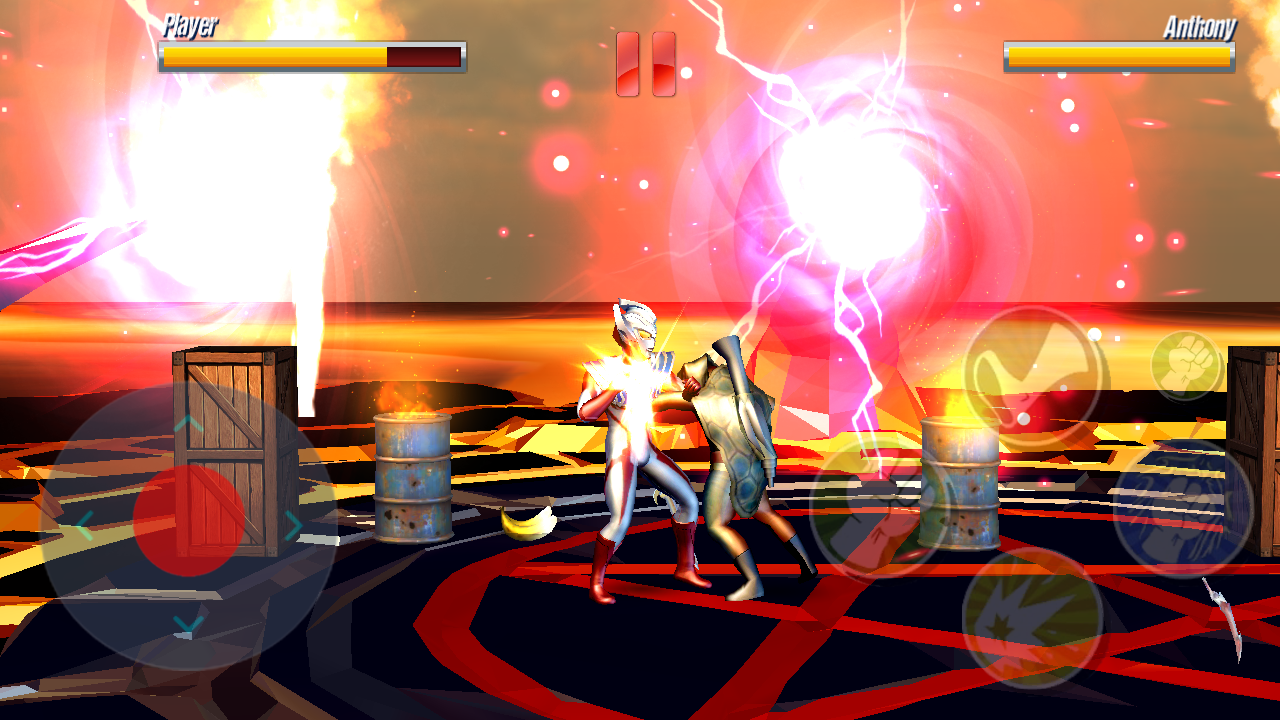The image size is (1280, 720).
Task: Tap the joystick's right arrow
Action: 293,524
